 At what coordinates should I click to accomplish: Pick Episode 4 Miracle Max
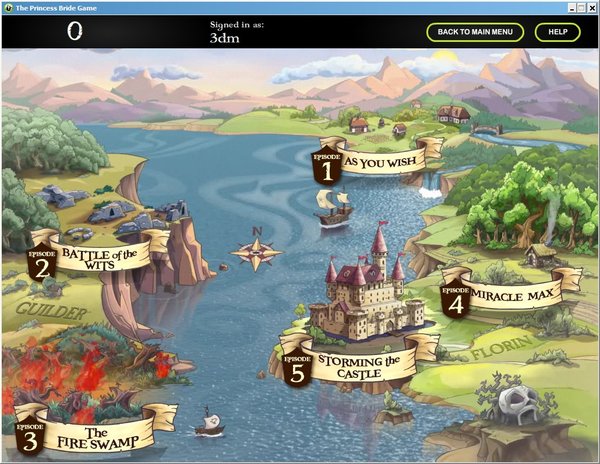tap(505, 292)
